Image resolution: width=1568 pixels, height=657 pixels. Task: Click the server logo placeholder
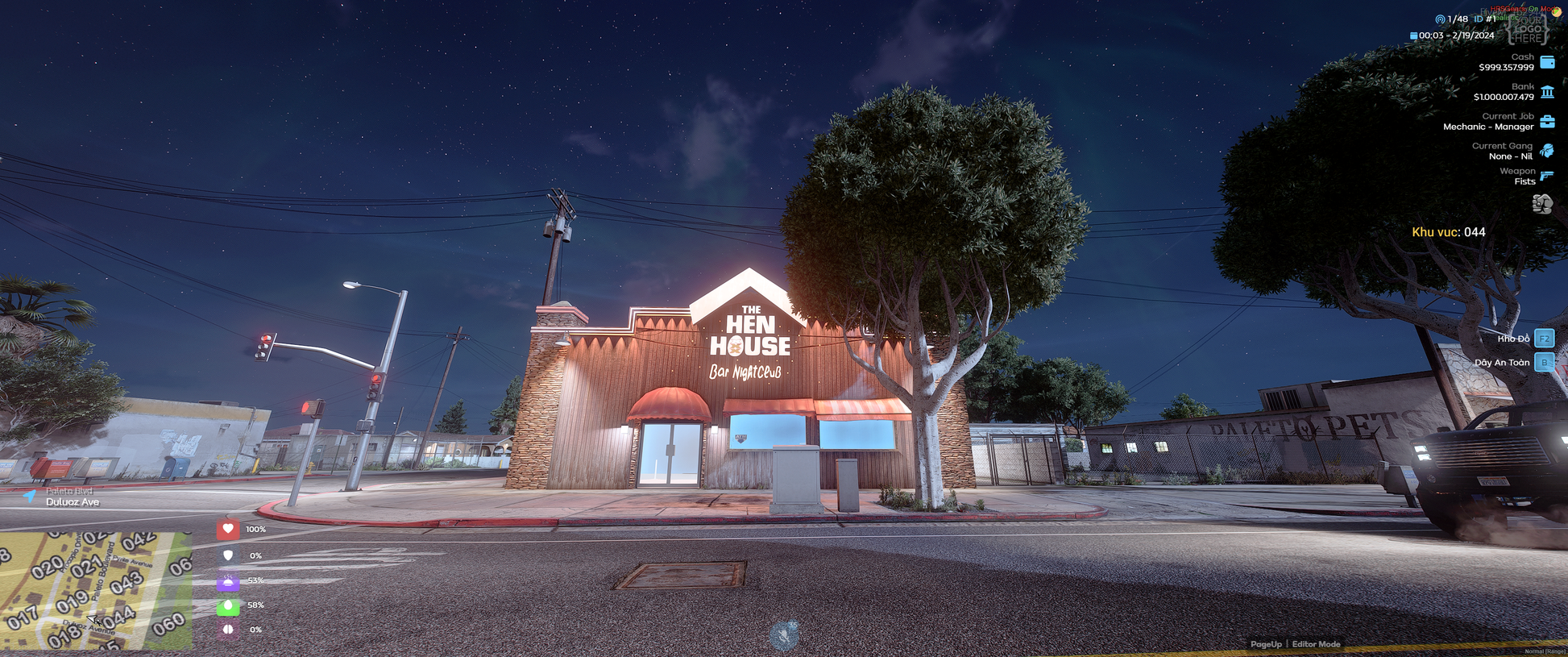(x=1528, y=29)
